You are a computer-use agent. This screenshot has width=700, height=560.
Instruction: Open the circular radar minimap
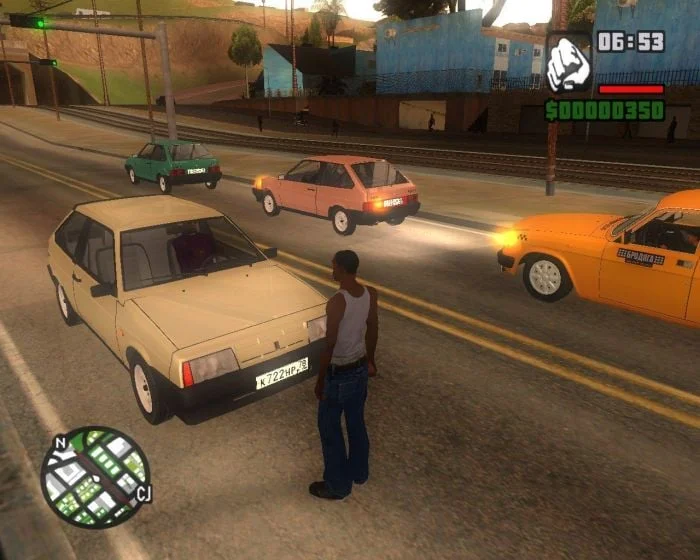(95, 477)
